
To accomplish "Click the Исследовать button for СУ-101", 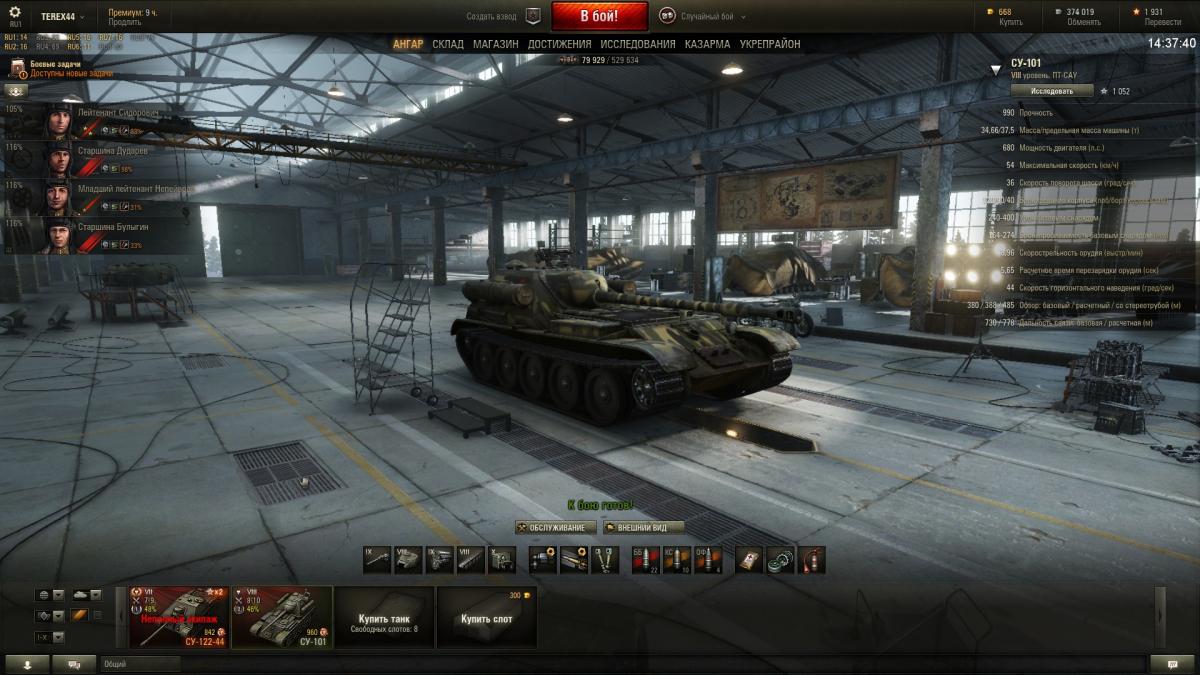I will (1051, 90).
